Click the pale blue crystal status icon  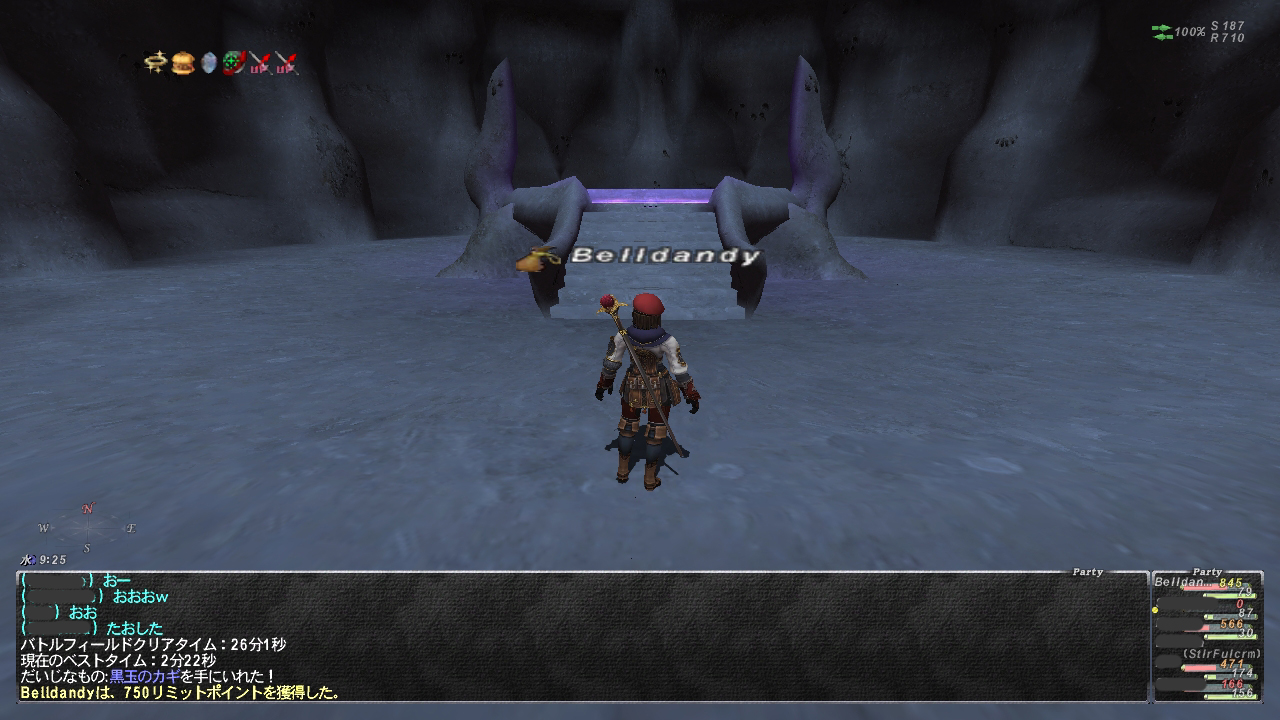[x=208, y=64]
